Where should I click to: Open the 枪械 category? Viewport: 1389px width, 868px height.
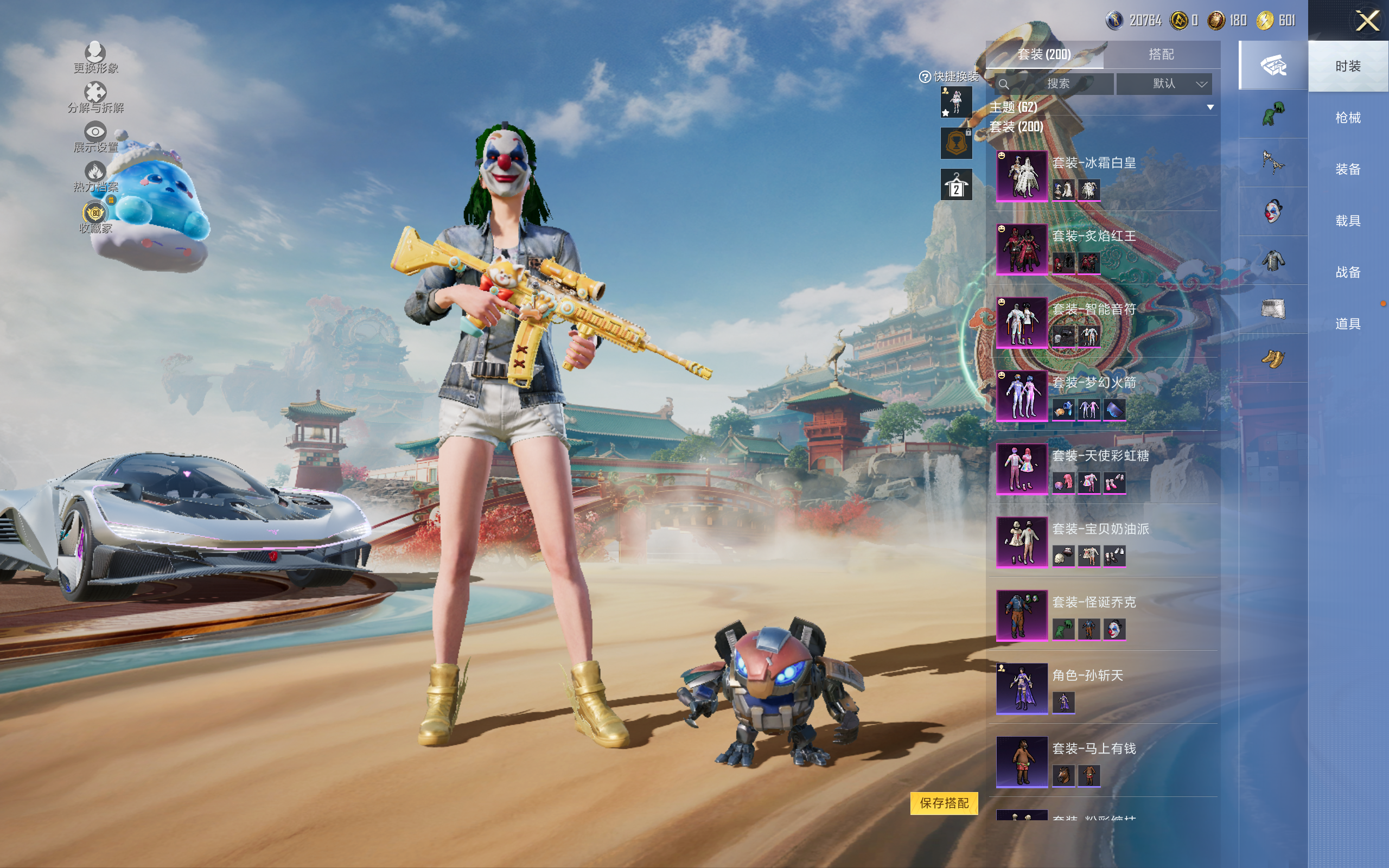coord(1347,118)
